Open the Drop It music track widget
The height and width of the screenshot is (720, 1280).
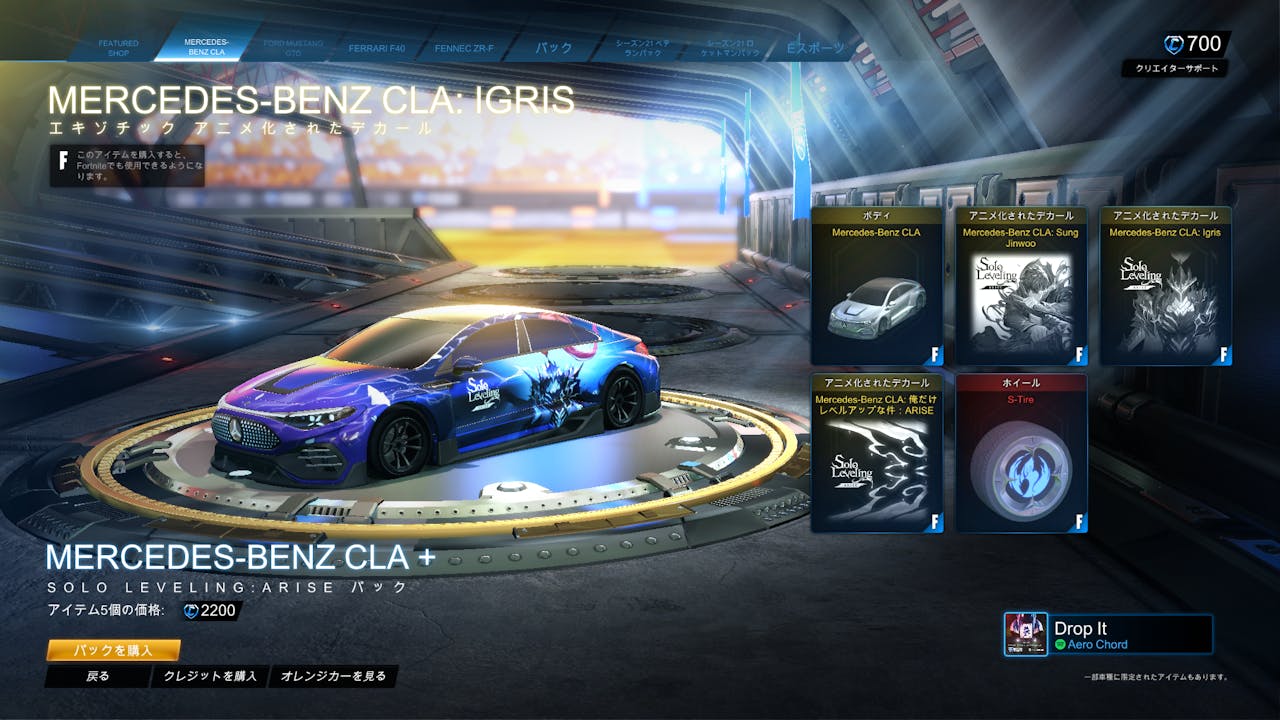click(1109, 635)
